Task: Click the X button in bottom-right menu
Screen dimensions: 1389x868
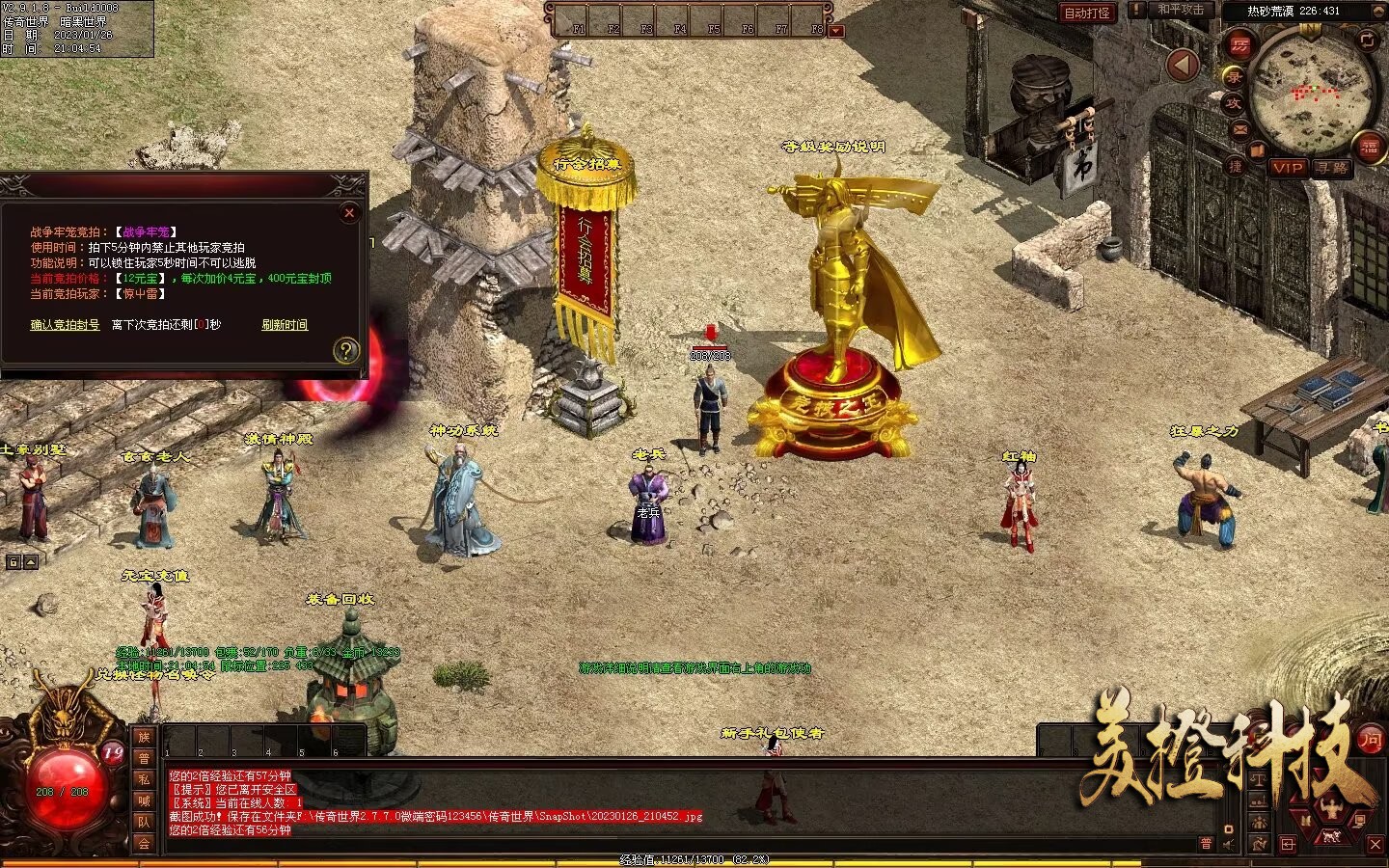Action: 1375,845
